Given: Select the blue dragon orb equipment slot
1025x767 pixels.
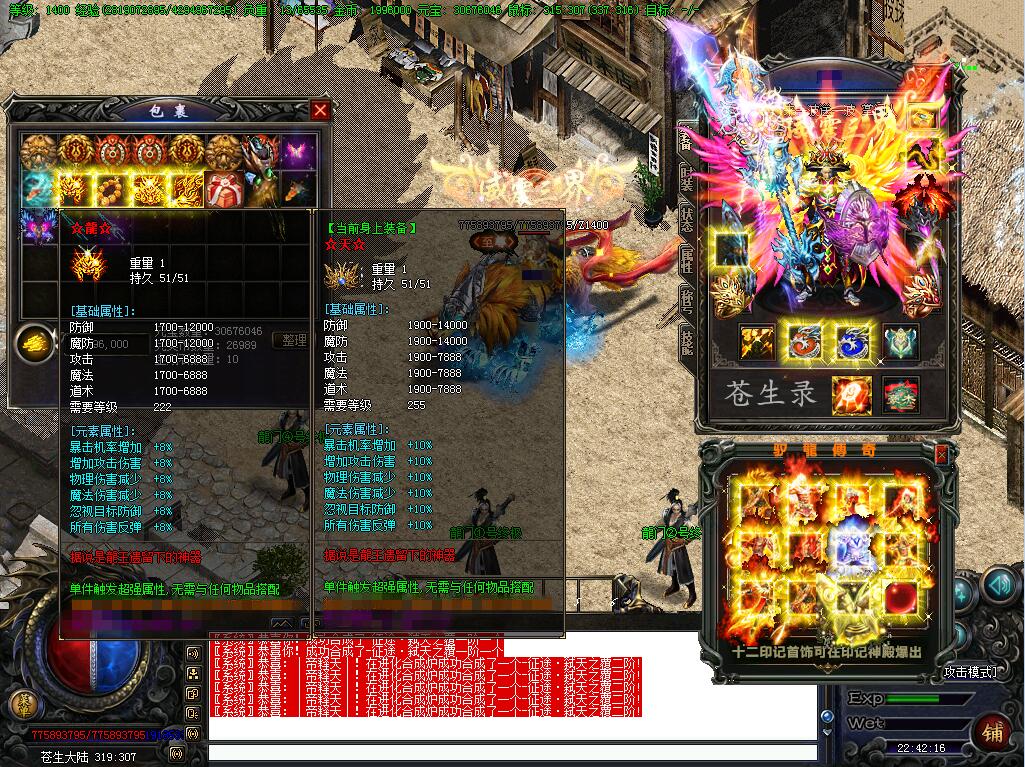Looking at the screenshot, I should point(853,342).
